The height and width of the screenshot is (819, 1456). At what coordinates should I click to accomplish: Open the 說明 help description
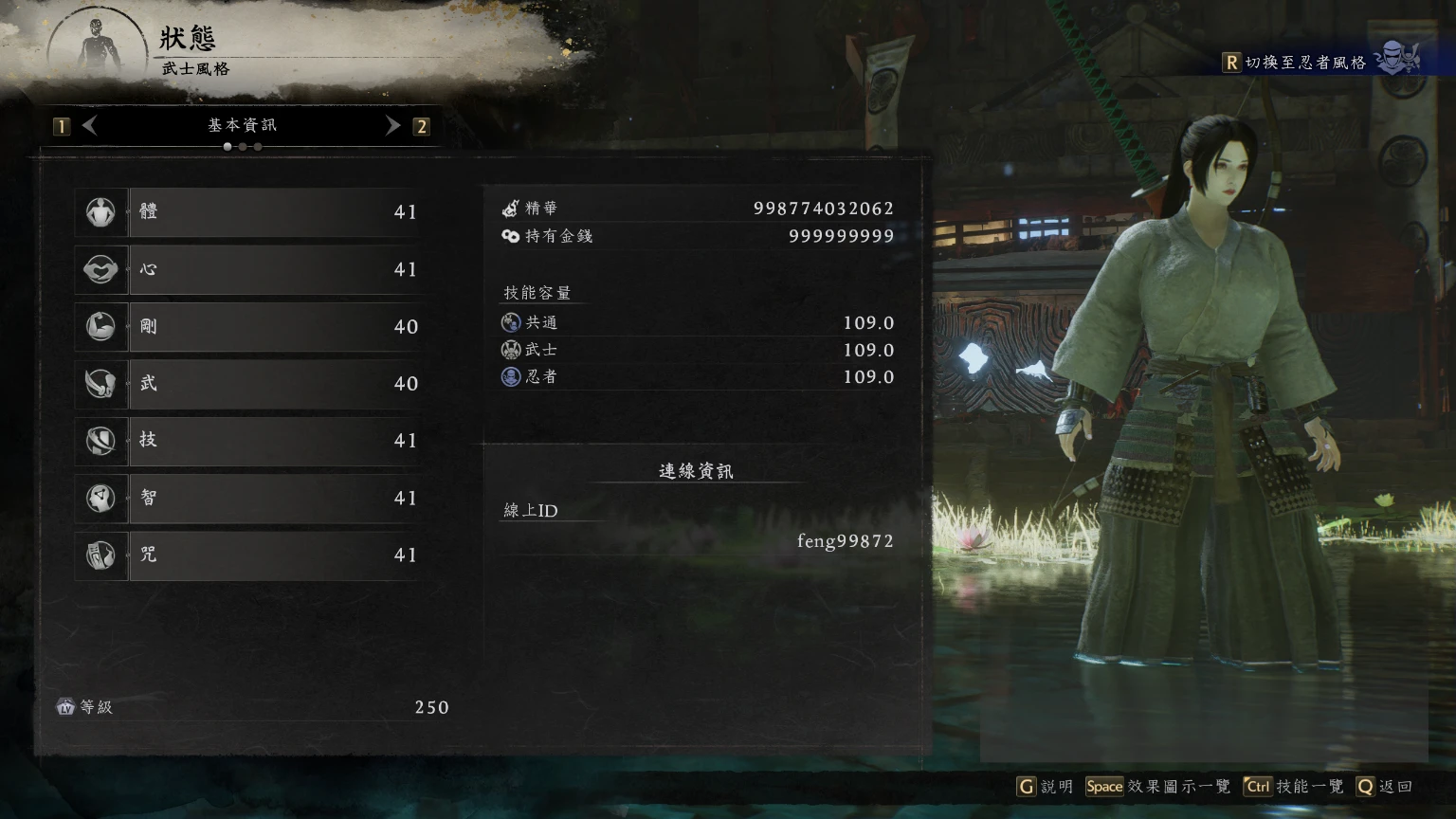pyautogui.click(x=1045, y=787)
